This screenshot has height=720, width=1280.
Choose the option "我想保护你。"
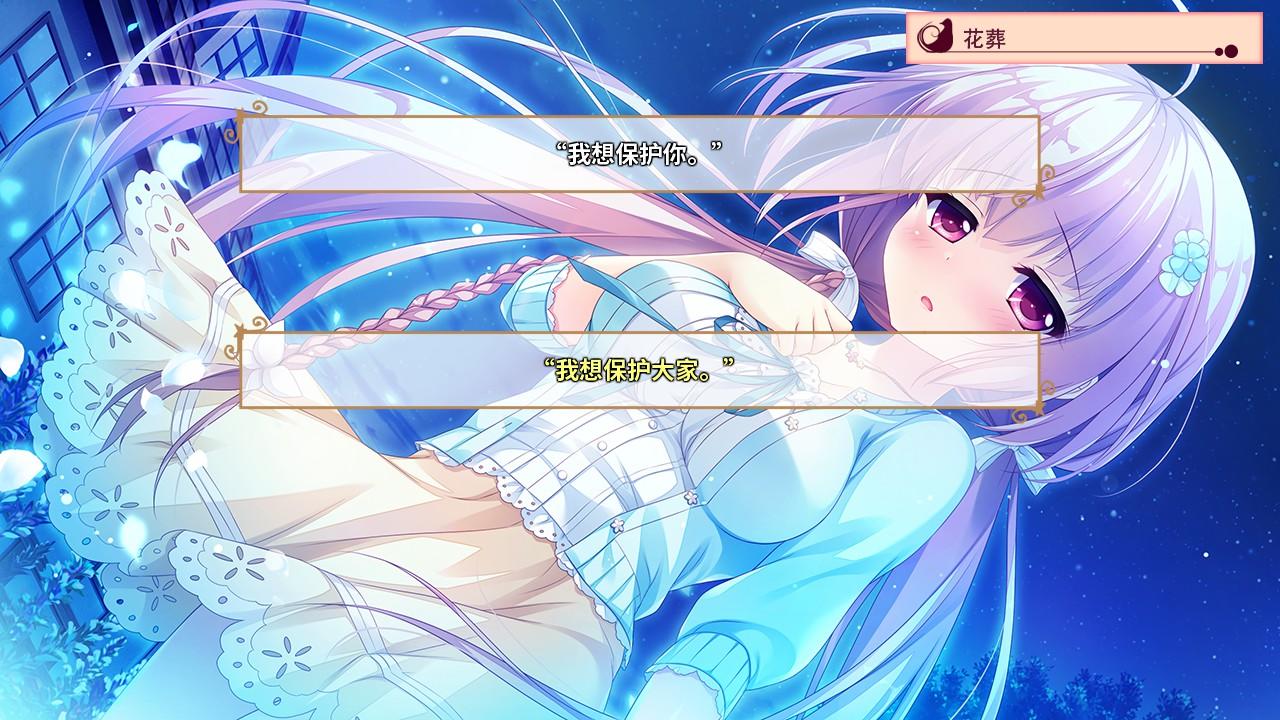click(640, 152)
